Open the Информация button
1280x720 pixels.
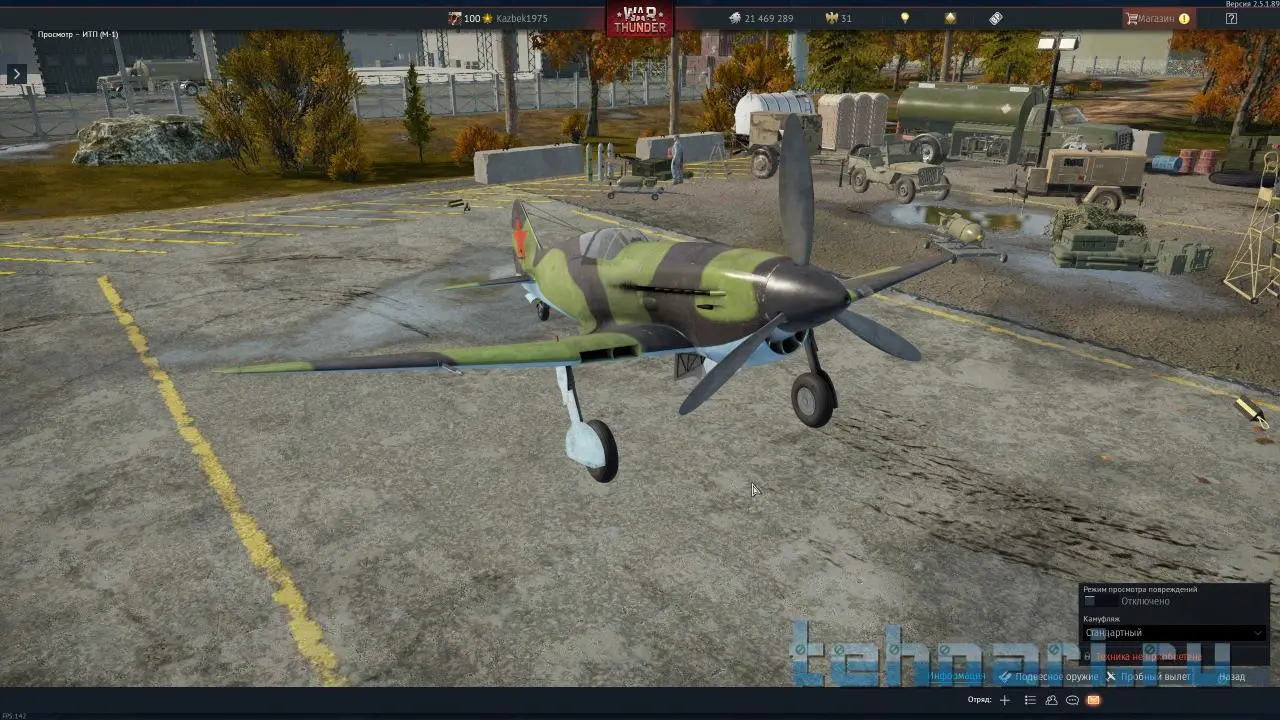[956, 677]
